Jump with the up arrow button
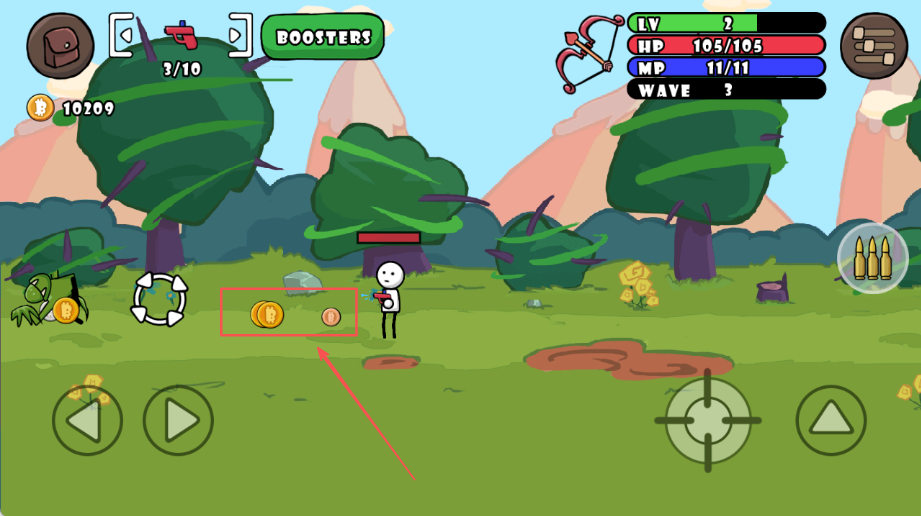Viewport: 921px width, 516px height. coord(831,420)
